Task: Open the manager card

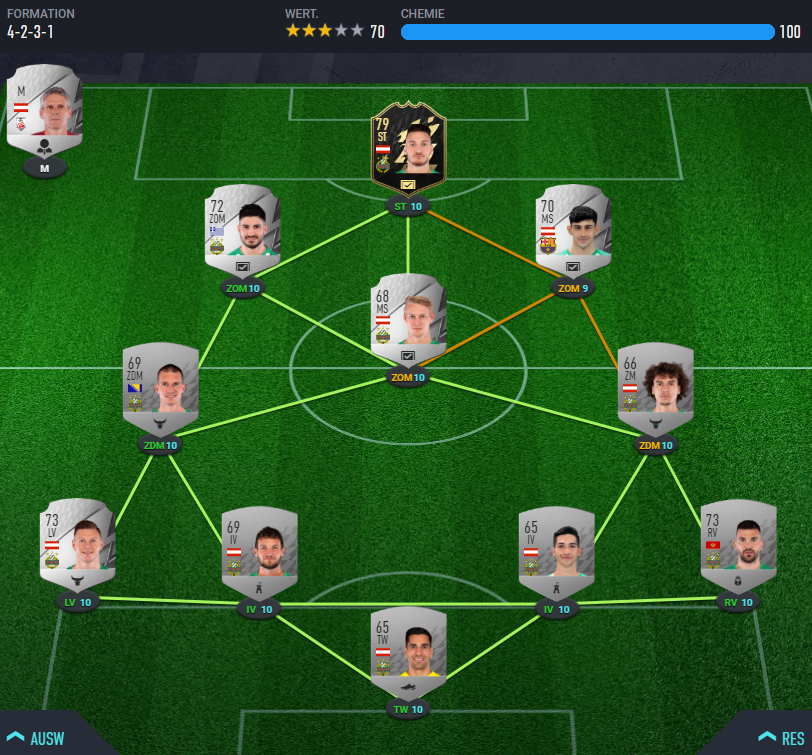Action: pyautogui.click(x=45, y=110)
